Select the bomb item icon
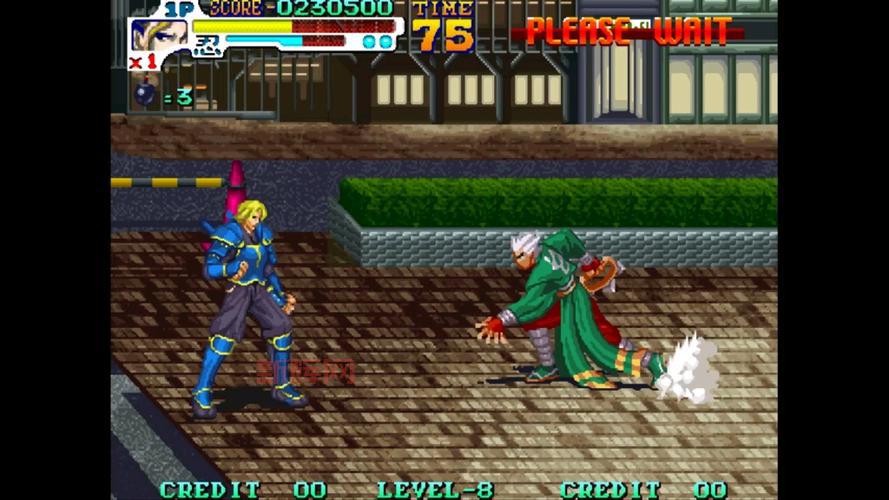Viewport: 889px width, 500px height. point(145,94)
